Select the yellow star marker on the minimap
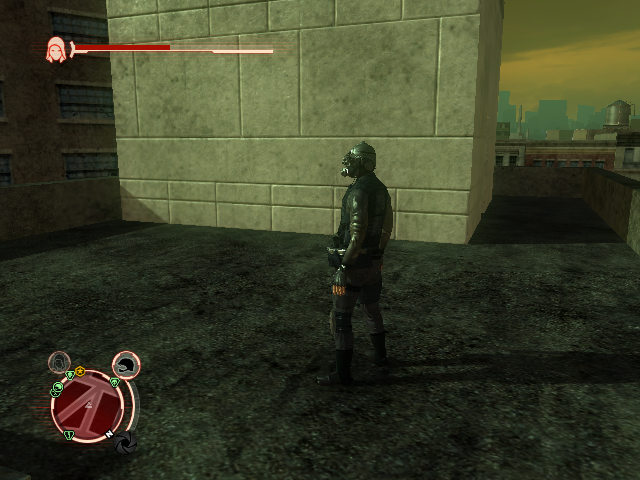The image size is (640, 480). point(80,372)
